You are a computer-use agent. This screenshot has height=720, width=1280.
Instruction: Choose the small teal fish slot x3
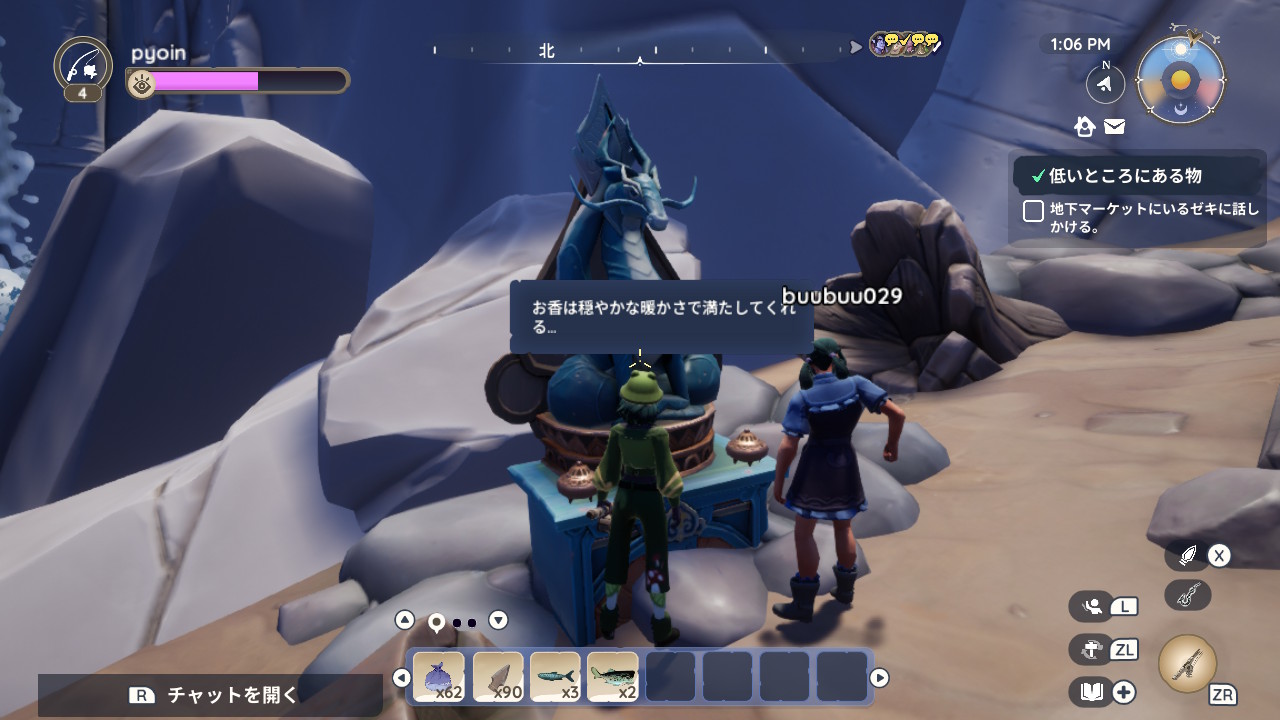tap(555, 677)
